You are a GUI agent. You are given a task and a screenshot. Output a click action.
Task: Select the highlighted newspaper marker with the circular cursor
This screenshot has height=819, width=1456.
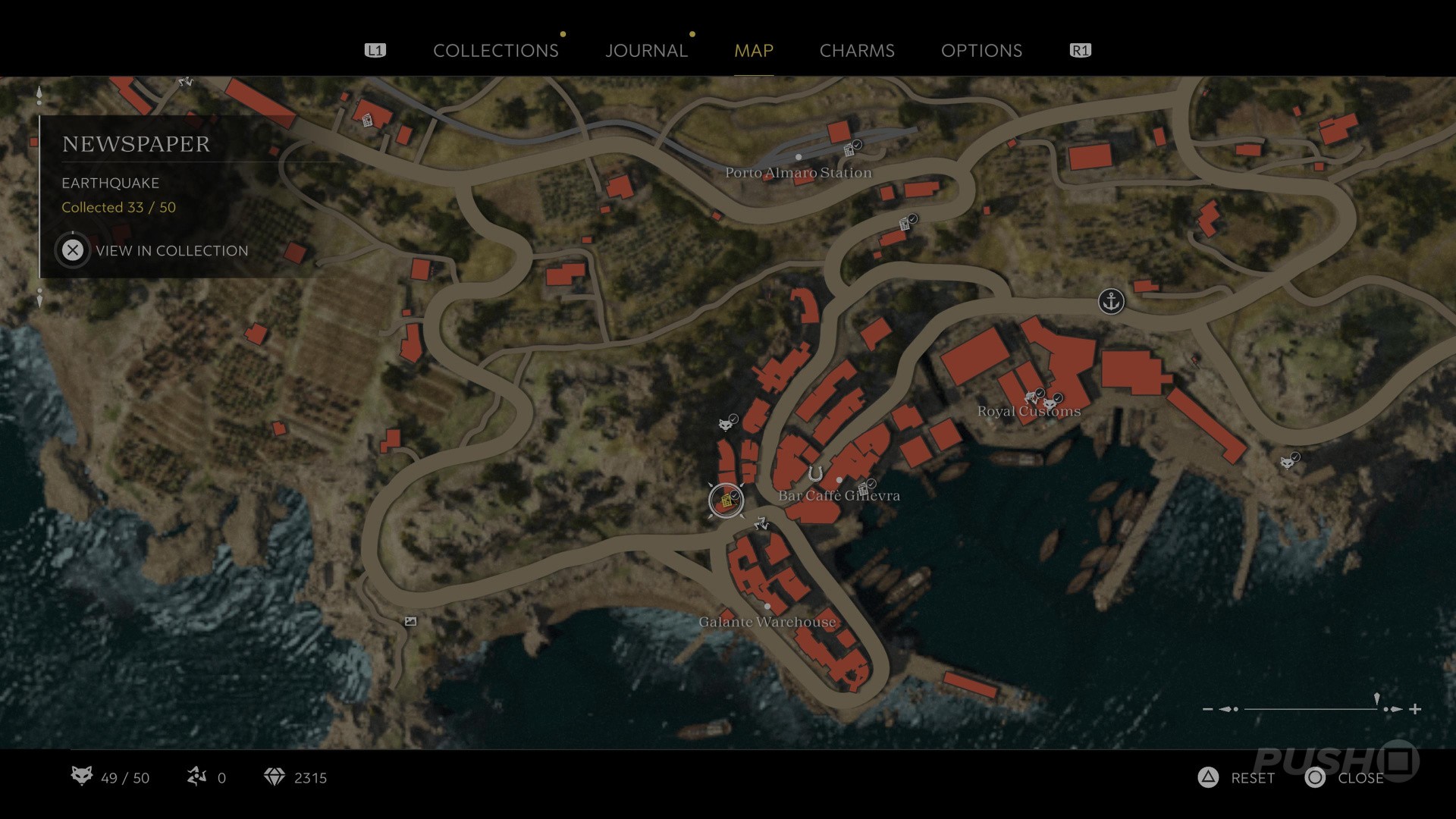click(726, 500)
